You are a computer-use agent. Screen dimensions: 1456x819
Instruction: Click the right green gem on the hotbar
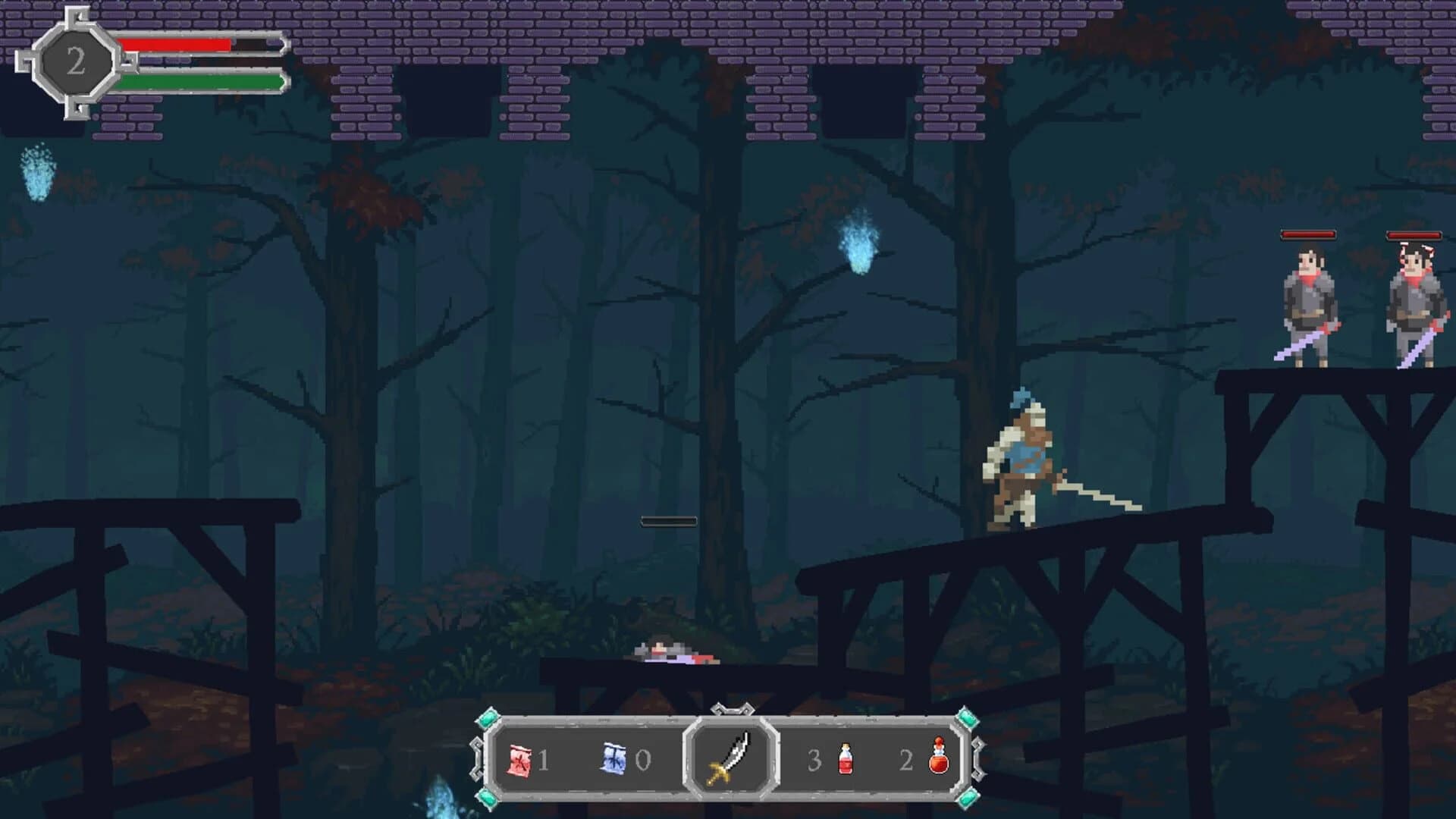(x=967, y=717)
